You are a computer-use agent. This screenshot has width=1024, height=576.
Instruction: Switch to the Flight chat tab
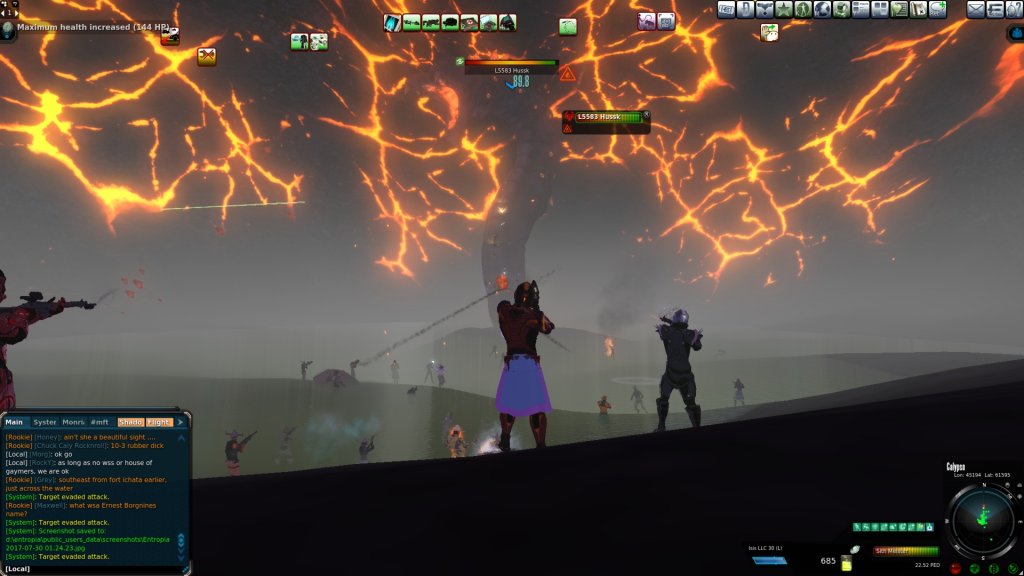click(160, 422)
